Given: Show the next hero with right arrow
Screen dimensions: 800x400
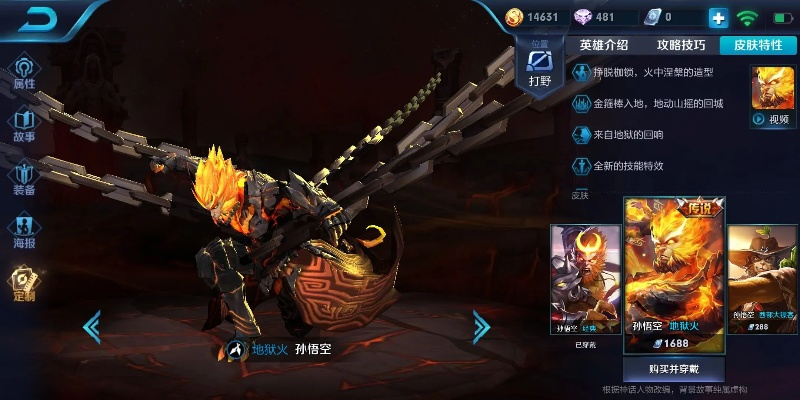Looking at the screenshot, I should pyautogui.click(x=481, y=325).
